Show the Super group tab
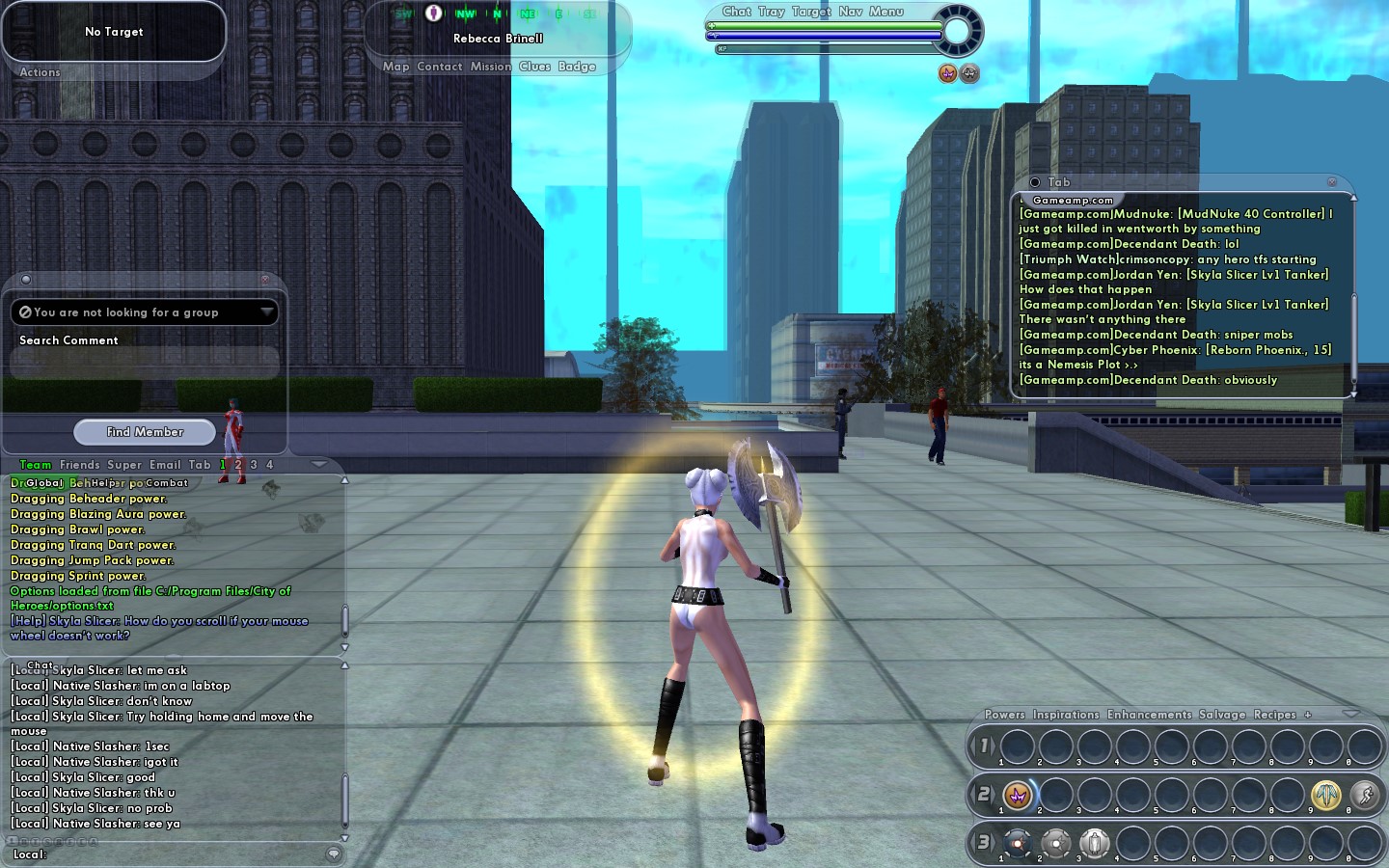This screenshot has width=1389, height=868. pos(124,465)
